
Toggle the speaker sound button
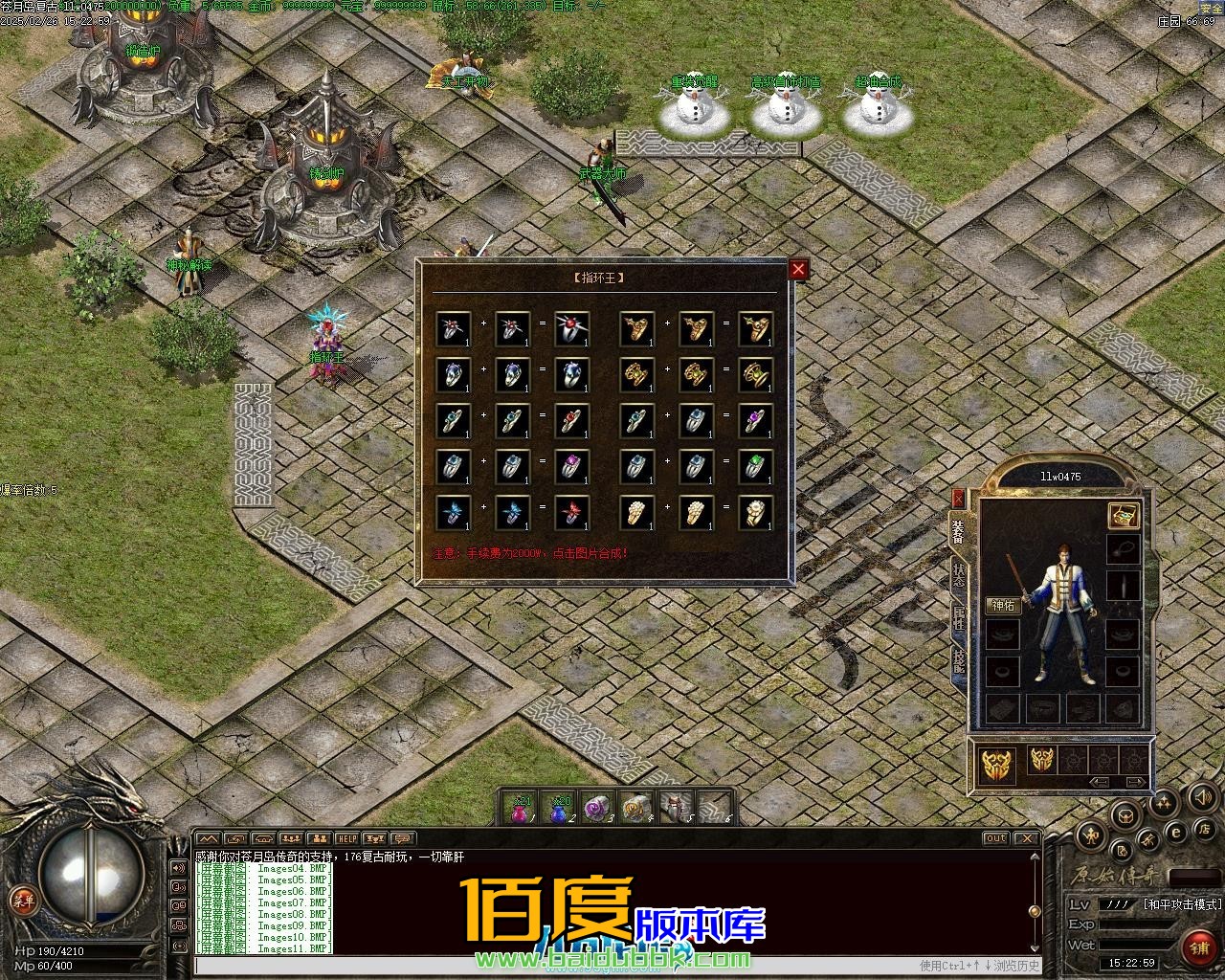[1200, 796]
